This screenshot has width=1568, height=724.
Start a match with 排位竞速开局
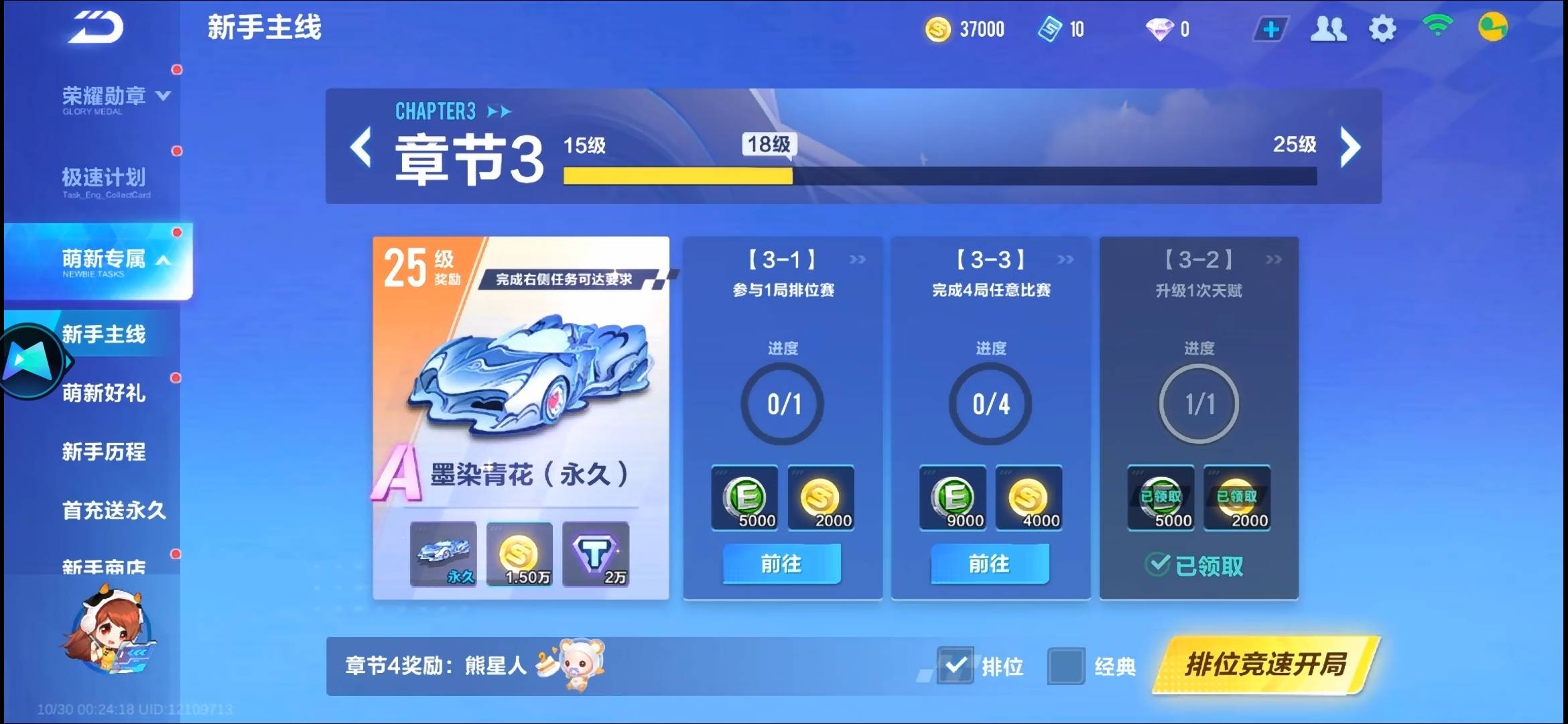pyautogui.click(x=1265, y=664)
